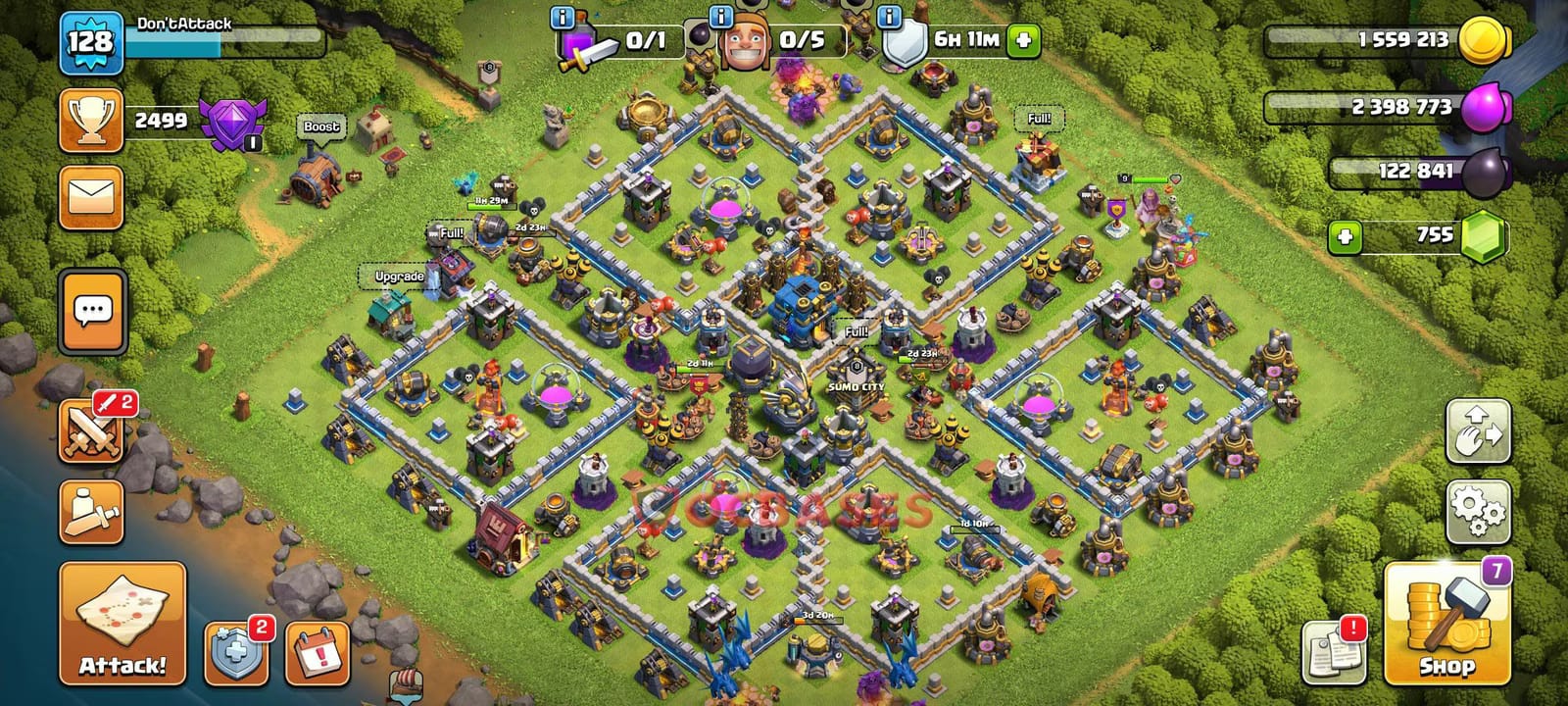This screenshot has height=706, width=1568.
Task: Tap the green gem plus icon
Action: [x=1346, y=234]
